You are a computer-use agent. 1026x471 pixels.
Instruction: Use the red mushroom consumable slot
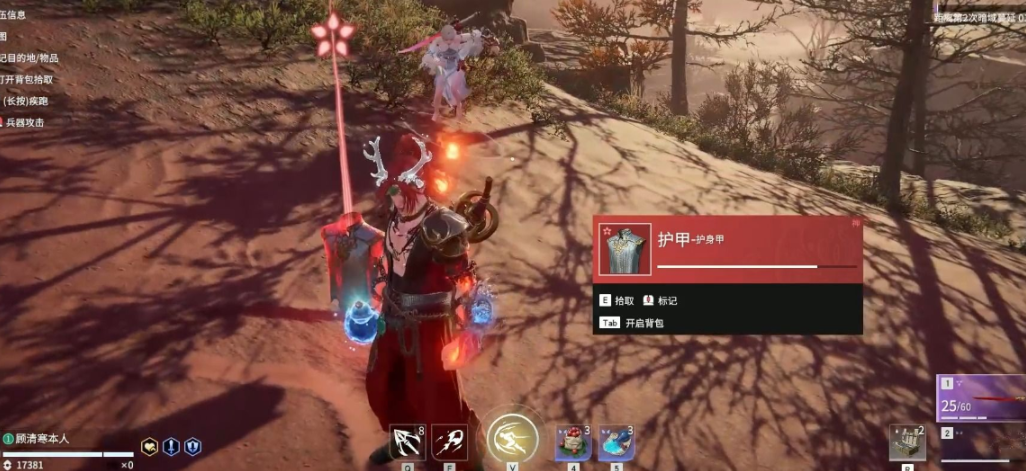(x=574, y=442)
